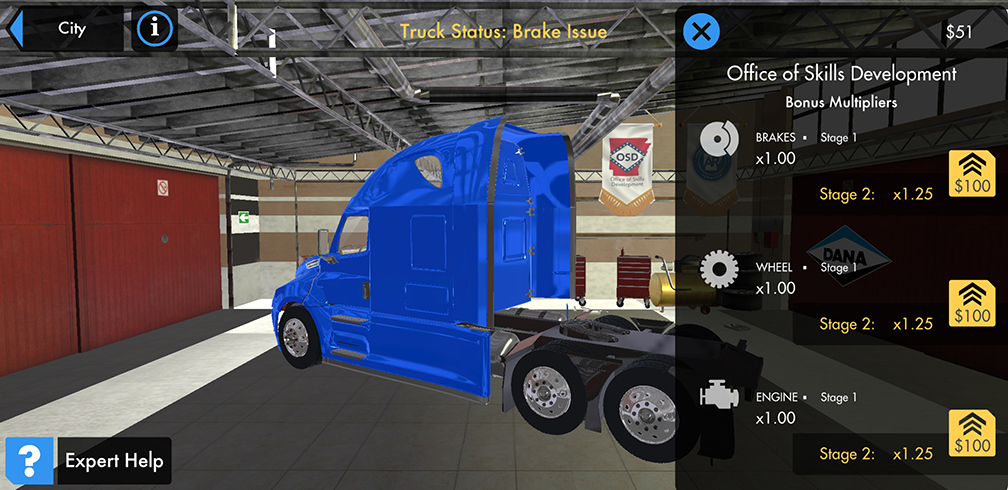
Task: Open the info icon
Action: (x=154, y=29)
